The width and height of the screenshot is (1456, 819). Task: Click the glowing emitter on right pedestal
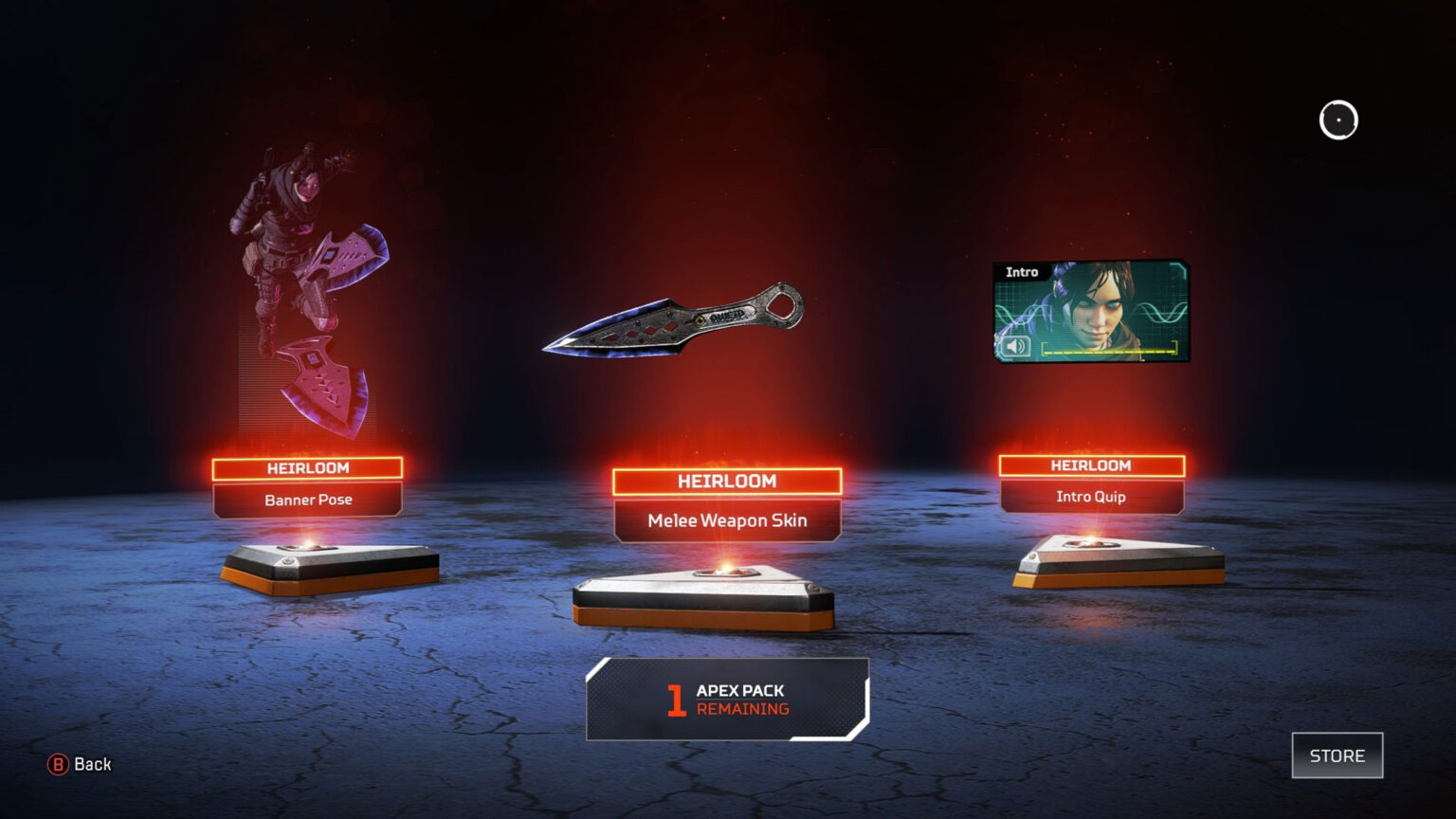coord(1090,542)
